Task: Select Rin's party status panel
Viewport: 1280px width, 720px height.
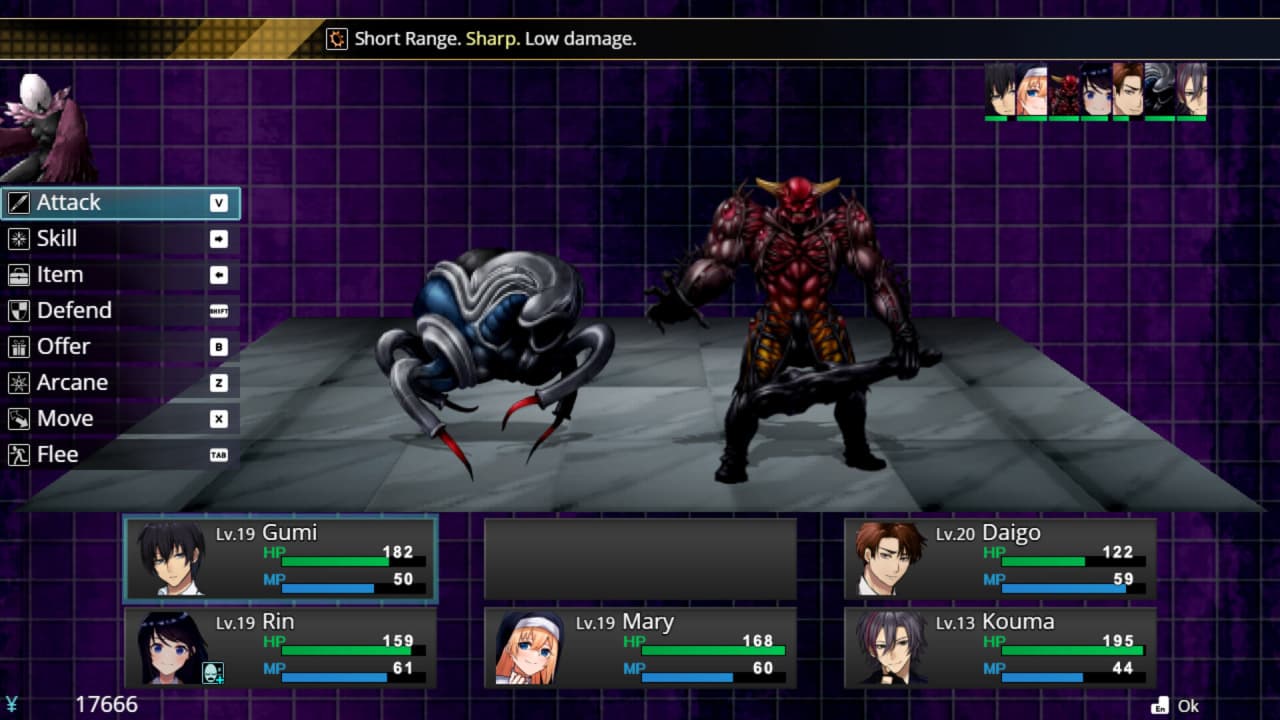Action: coord(280,648)
